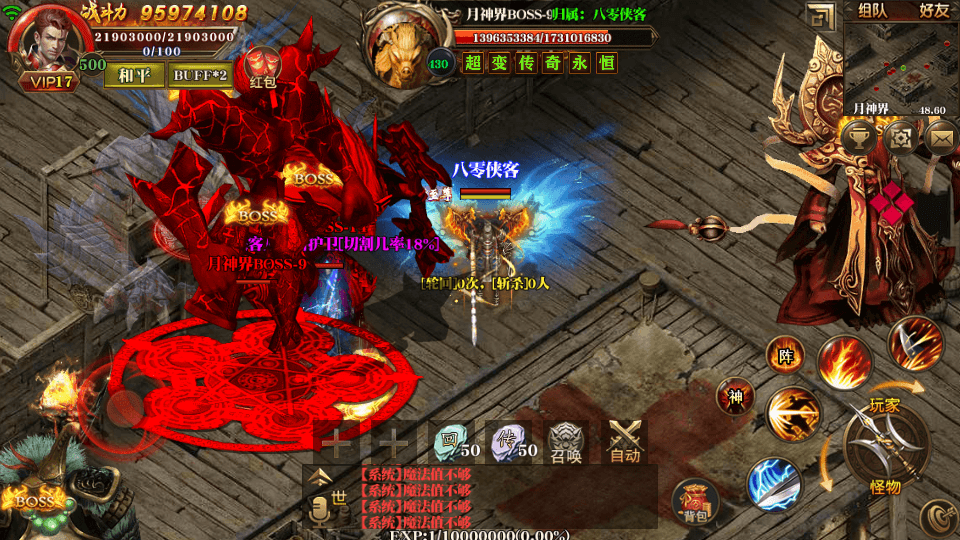Cast the fire flames skill

click(x=842, y=361)
